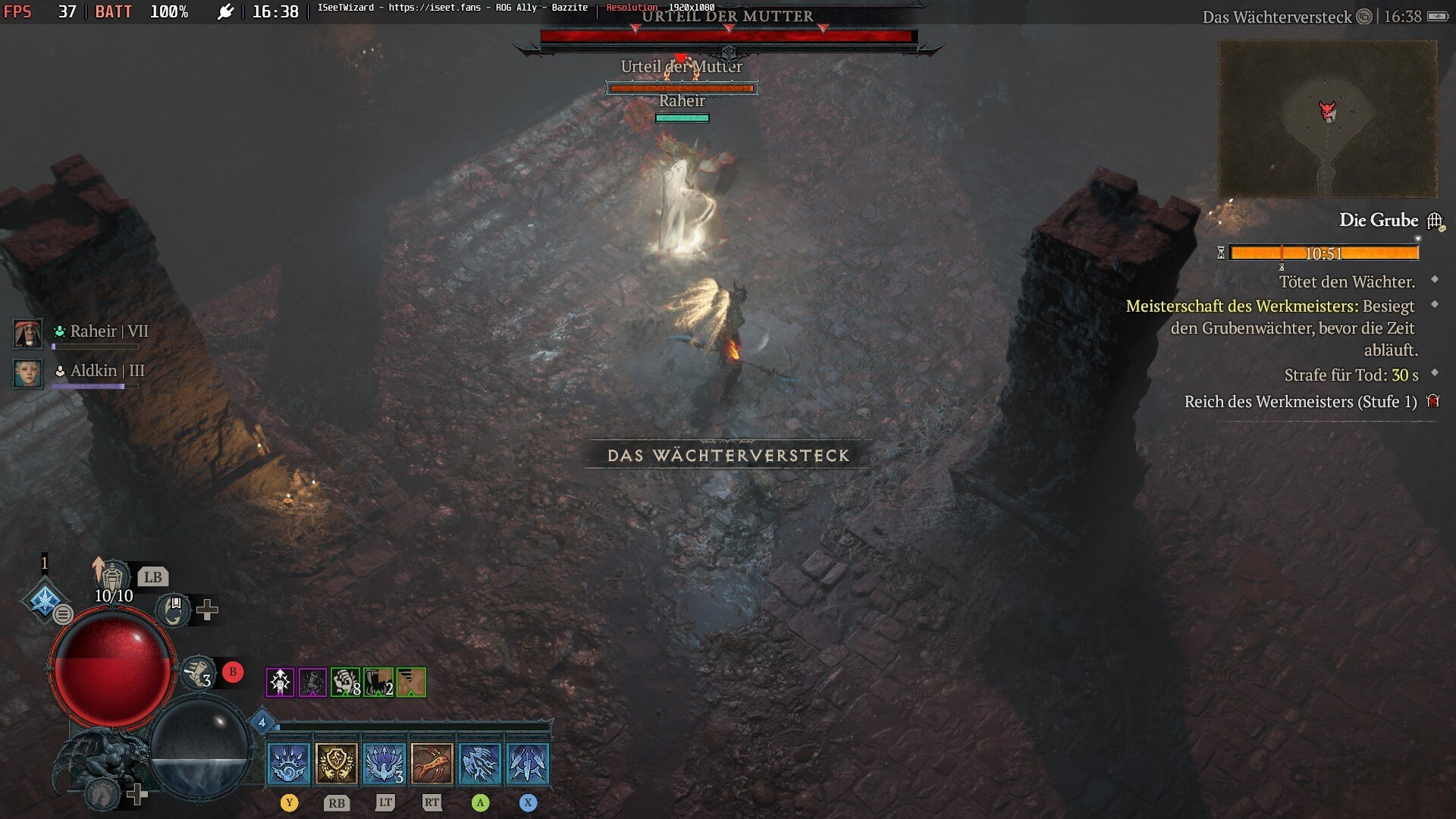Inspect the fanged jaws buff icon

(x=378, y=682)
